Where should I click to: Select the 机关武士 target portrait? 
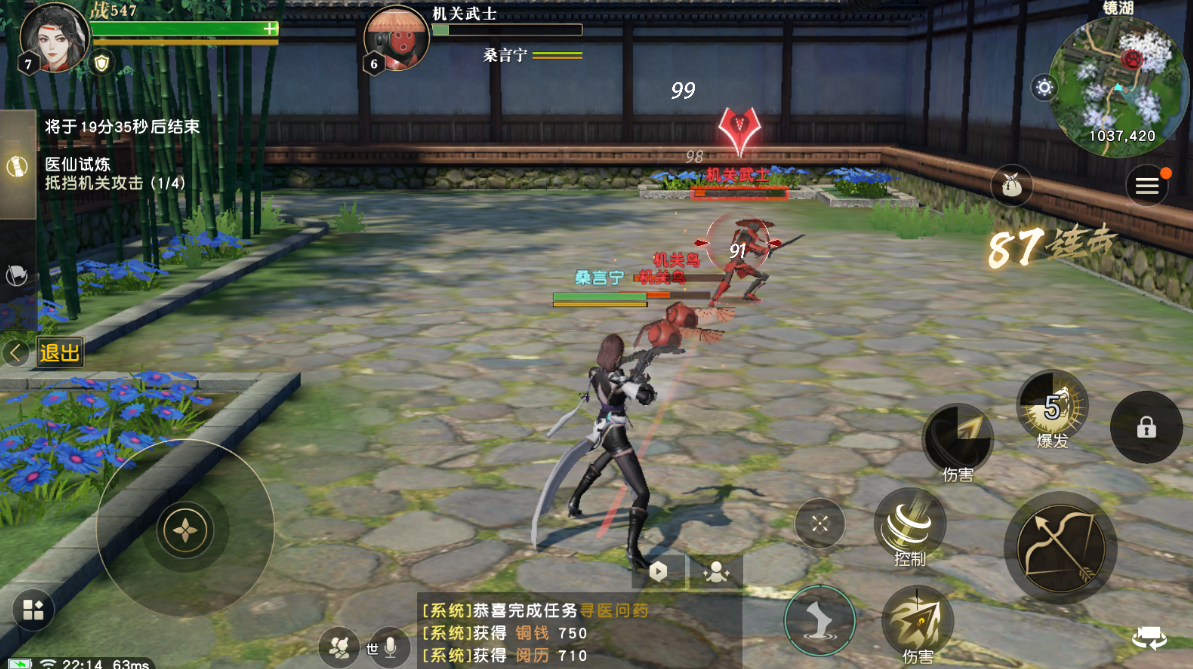click(x=397, y=37)
